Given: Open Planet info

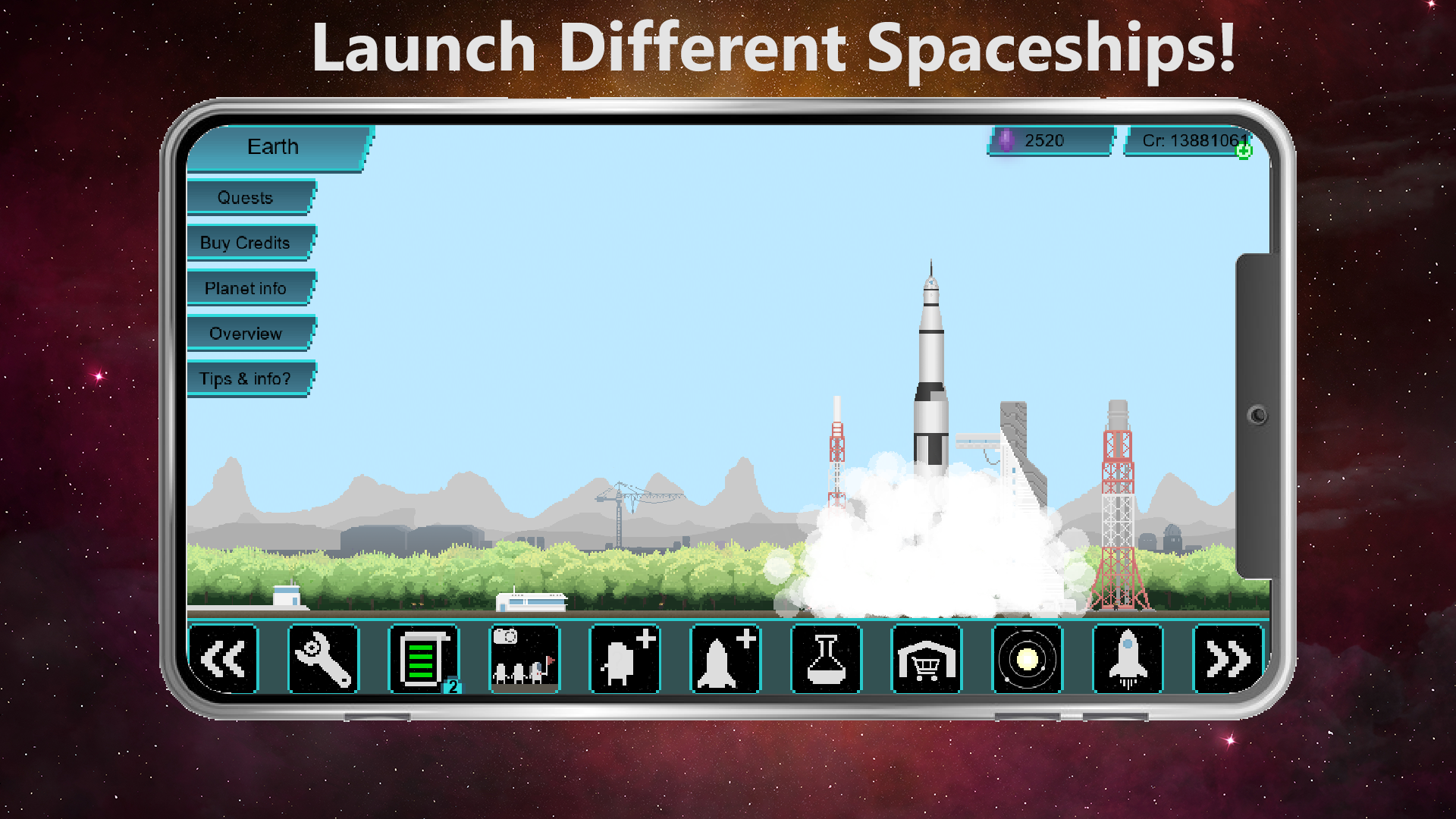Looking at the screenshot, I should 245,288.
